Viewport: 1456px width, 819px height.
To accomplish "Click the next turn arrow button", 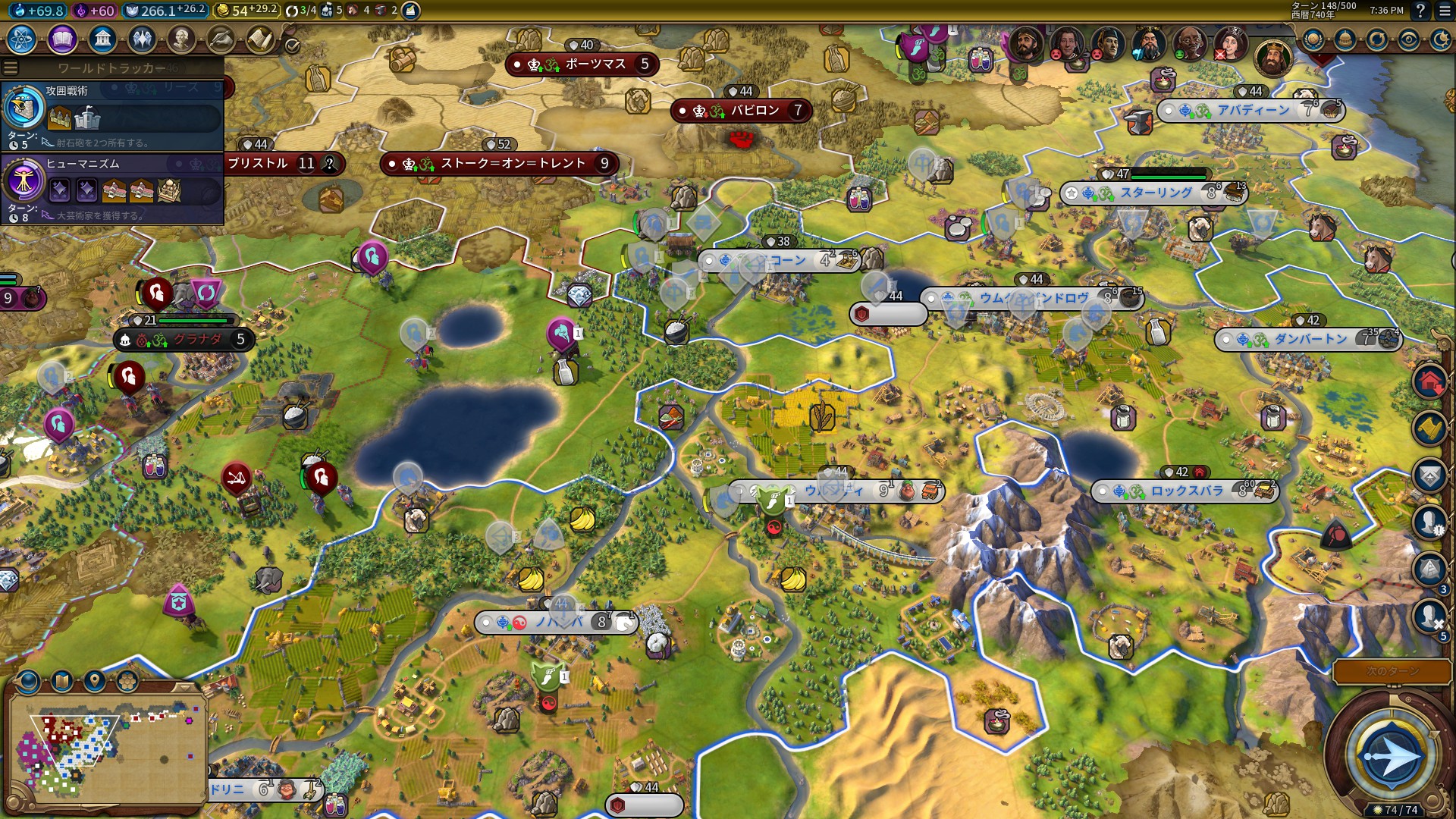I will [x=1390, y=755].
